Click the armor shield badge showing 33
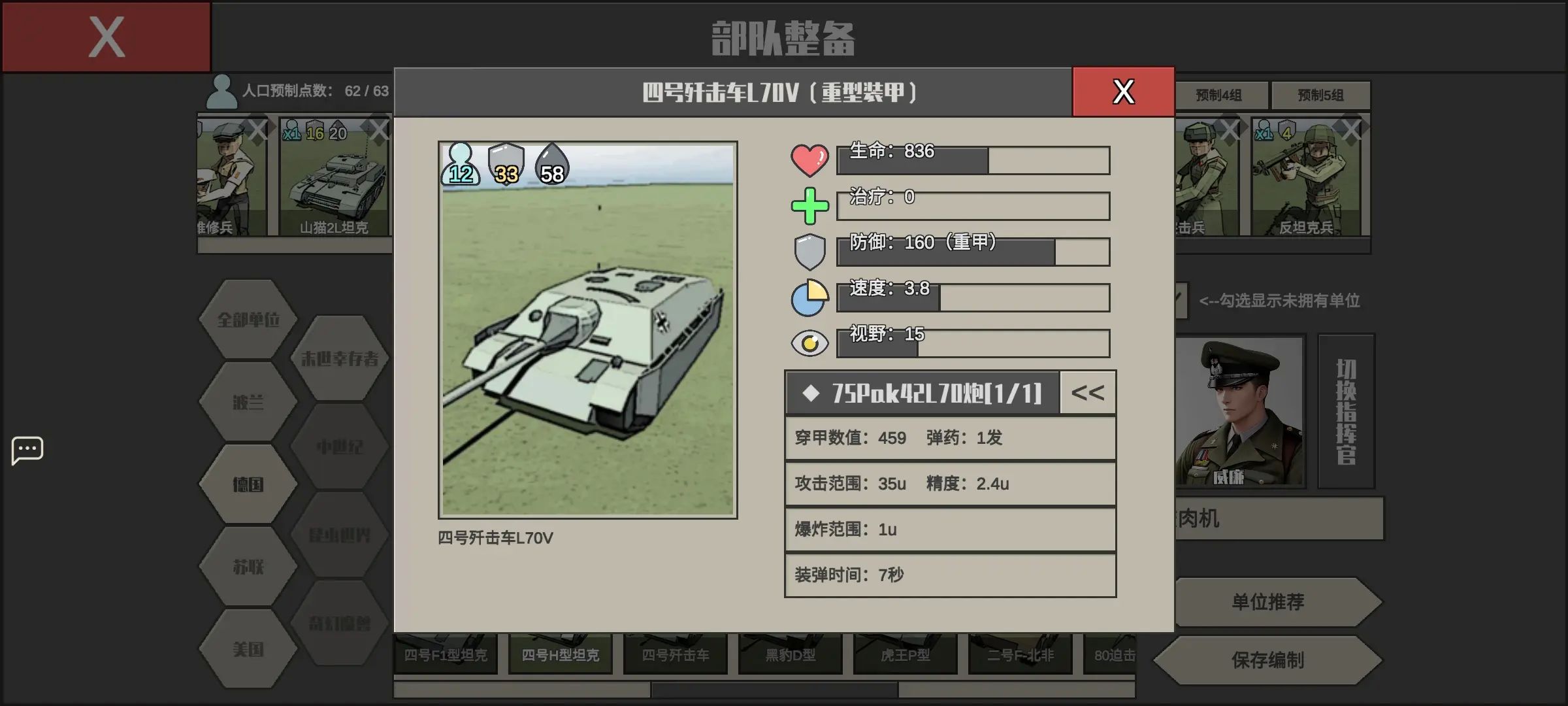 pyautogui.click(x=506, y=169)
